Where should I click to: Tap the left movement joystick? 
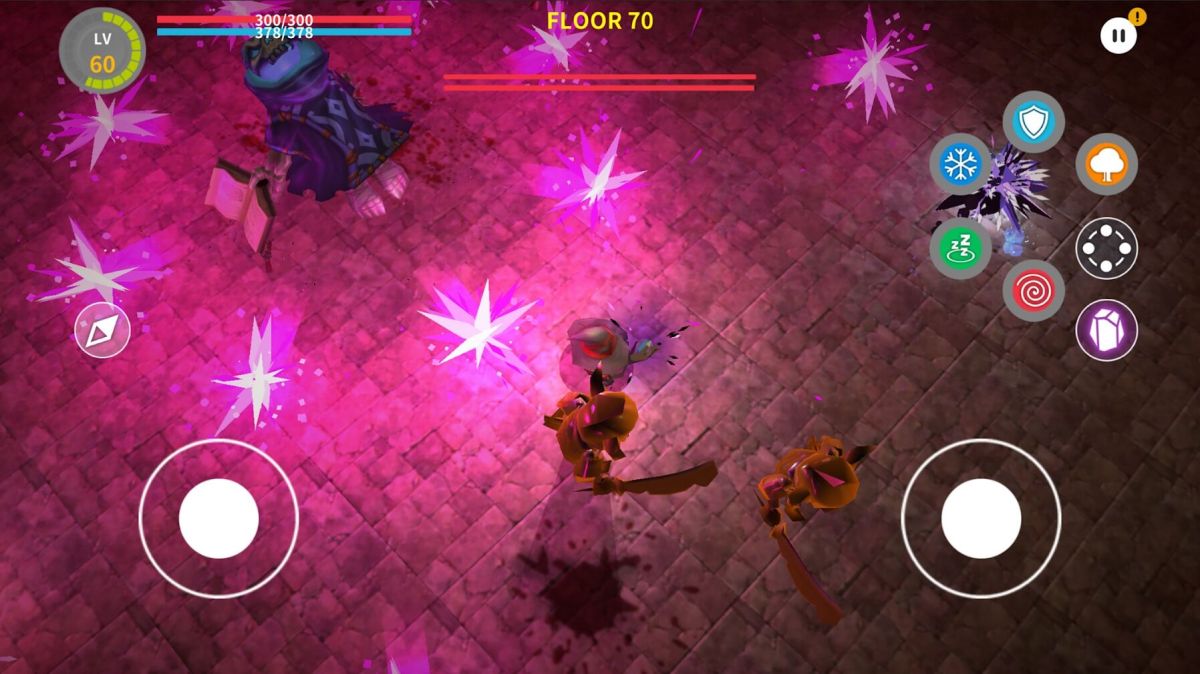[x=218, y=518]
